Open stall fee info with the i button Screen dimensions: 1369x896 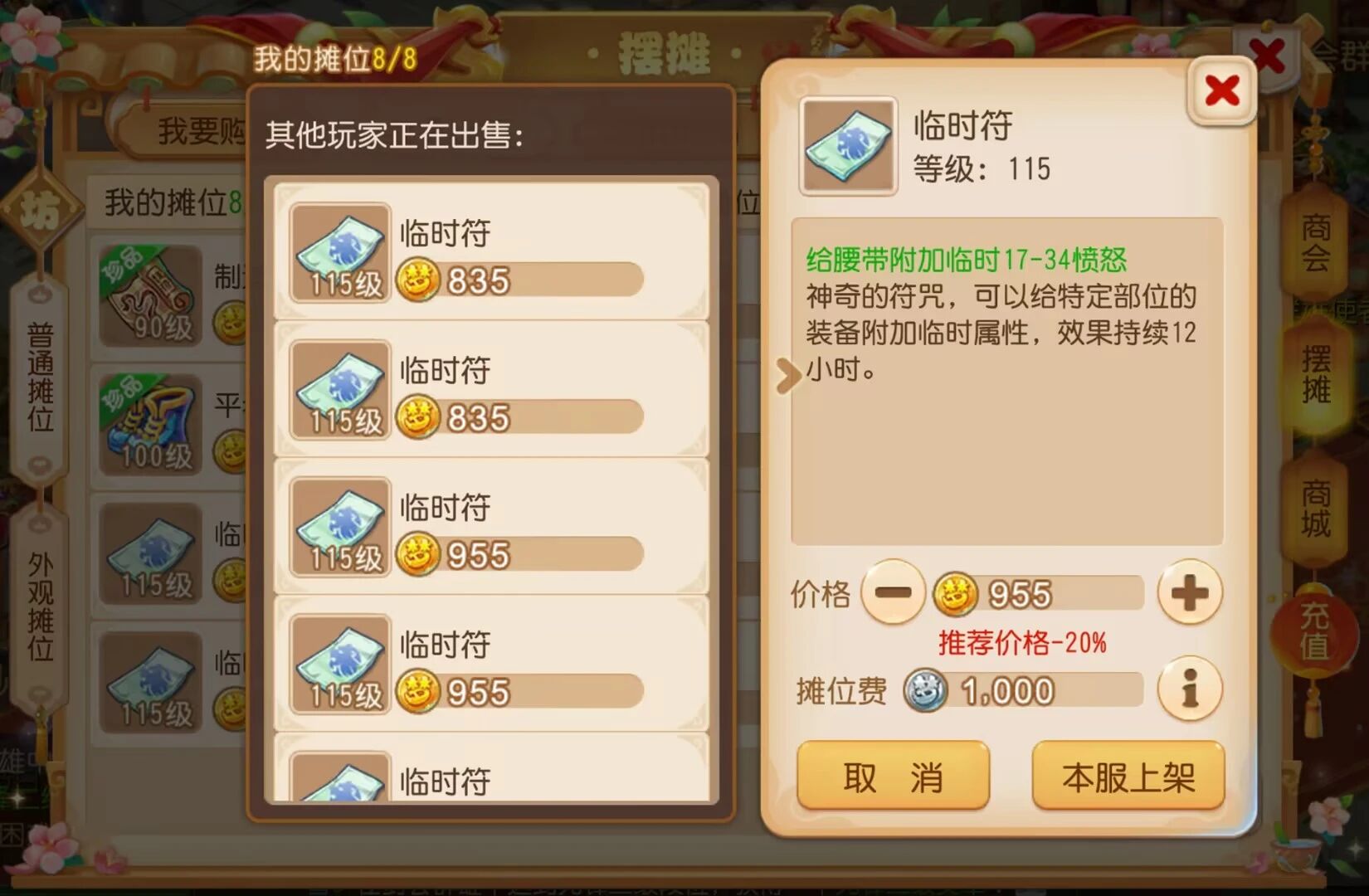point(1190,689)
